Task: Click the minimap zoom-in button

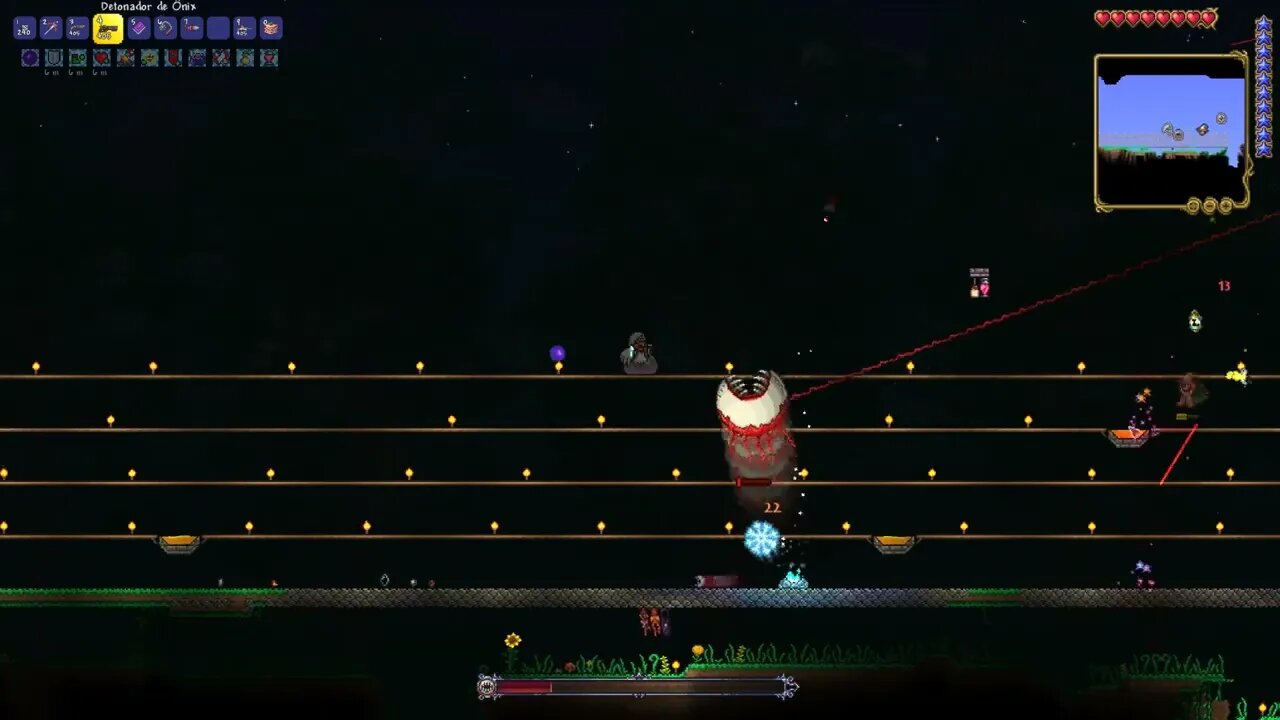Action: click(x=1227, y=206)
